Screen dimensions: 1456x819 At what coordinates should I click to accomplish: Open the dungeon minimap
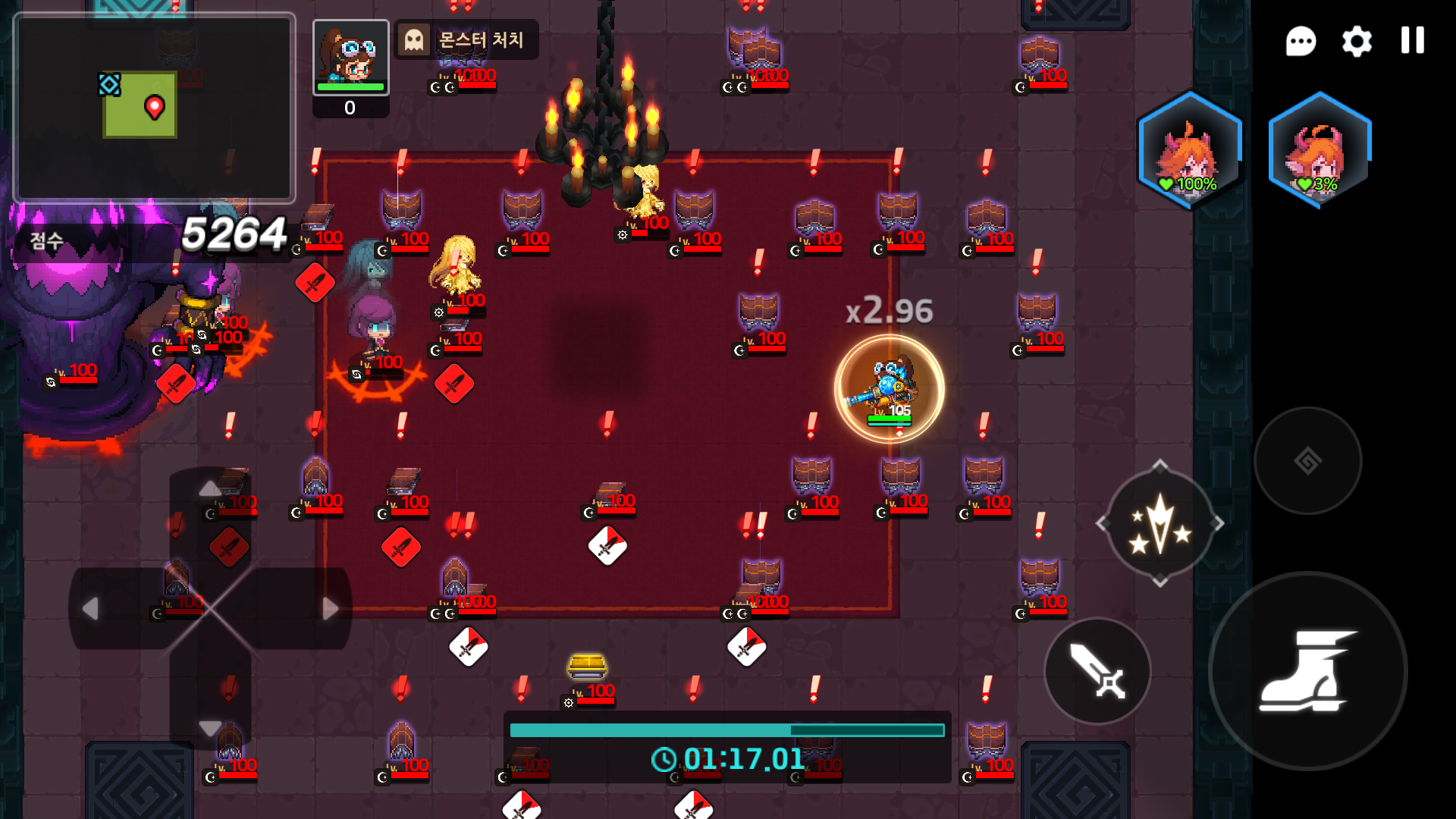pyautogui.click(x=155, y=108)
